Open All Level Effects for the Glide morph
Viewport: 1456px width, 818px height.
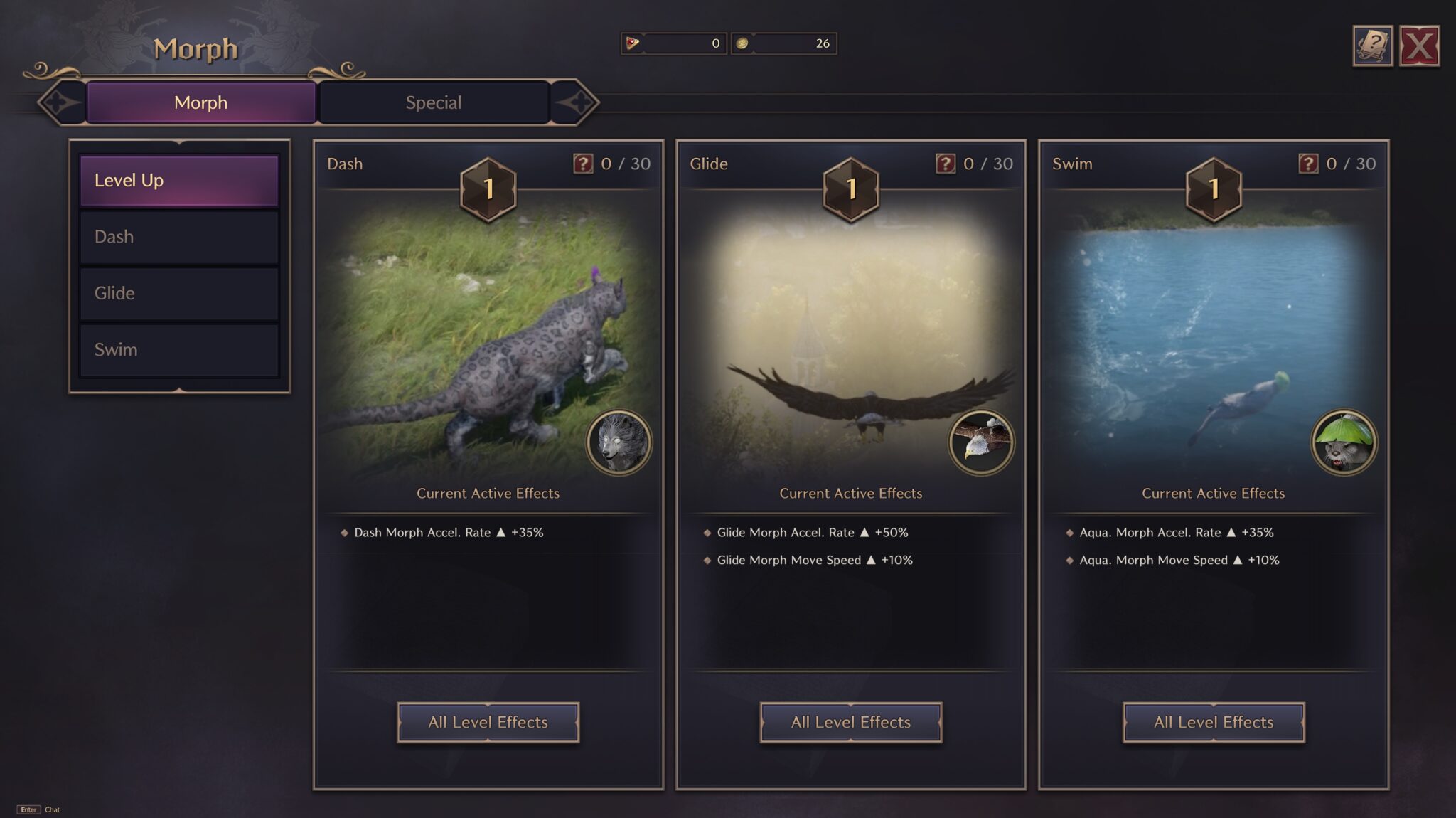point(850,722)
